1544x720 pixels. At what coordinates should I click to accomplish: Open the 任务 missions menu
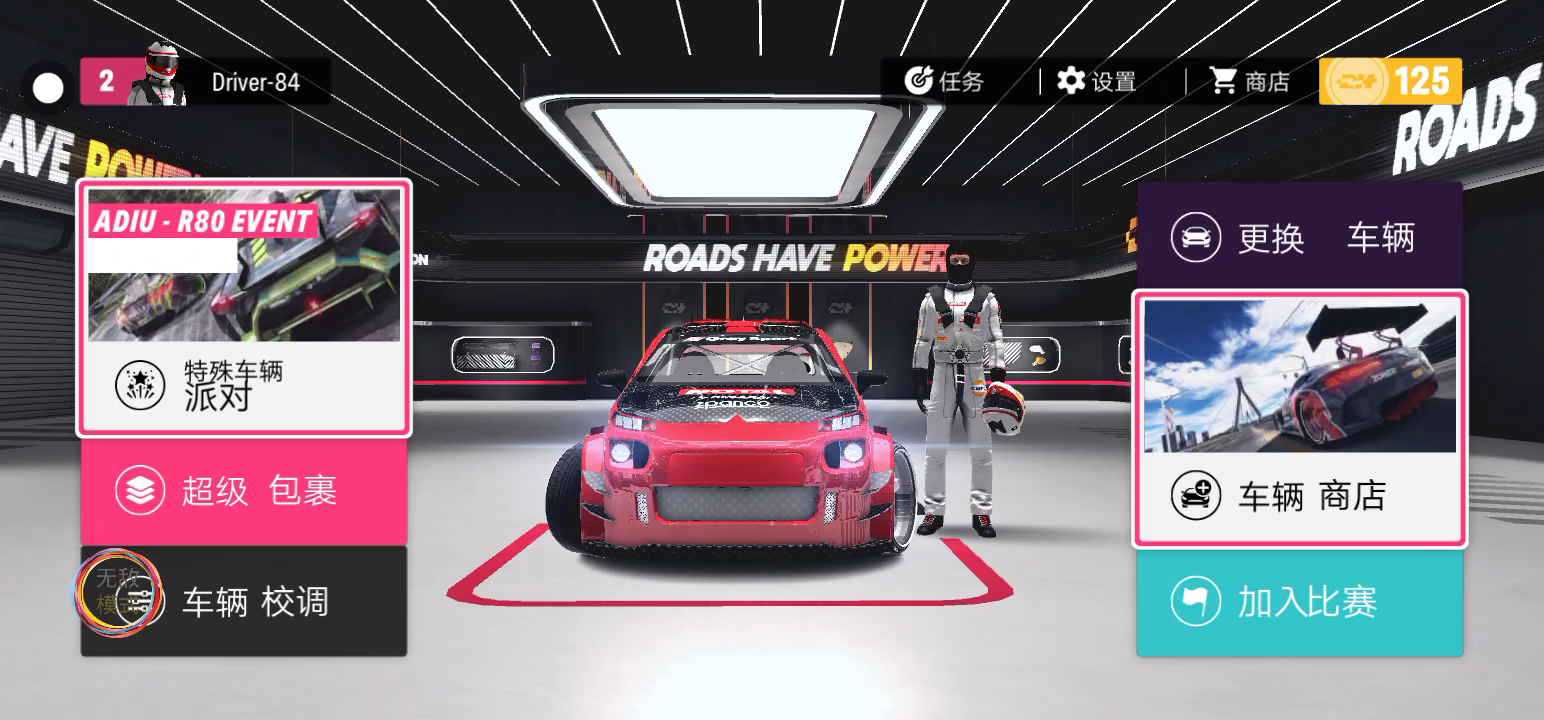[944, 81]
